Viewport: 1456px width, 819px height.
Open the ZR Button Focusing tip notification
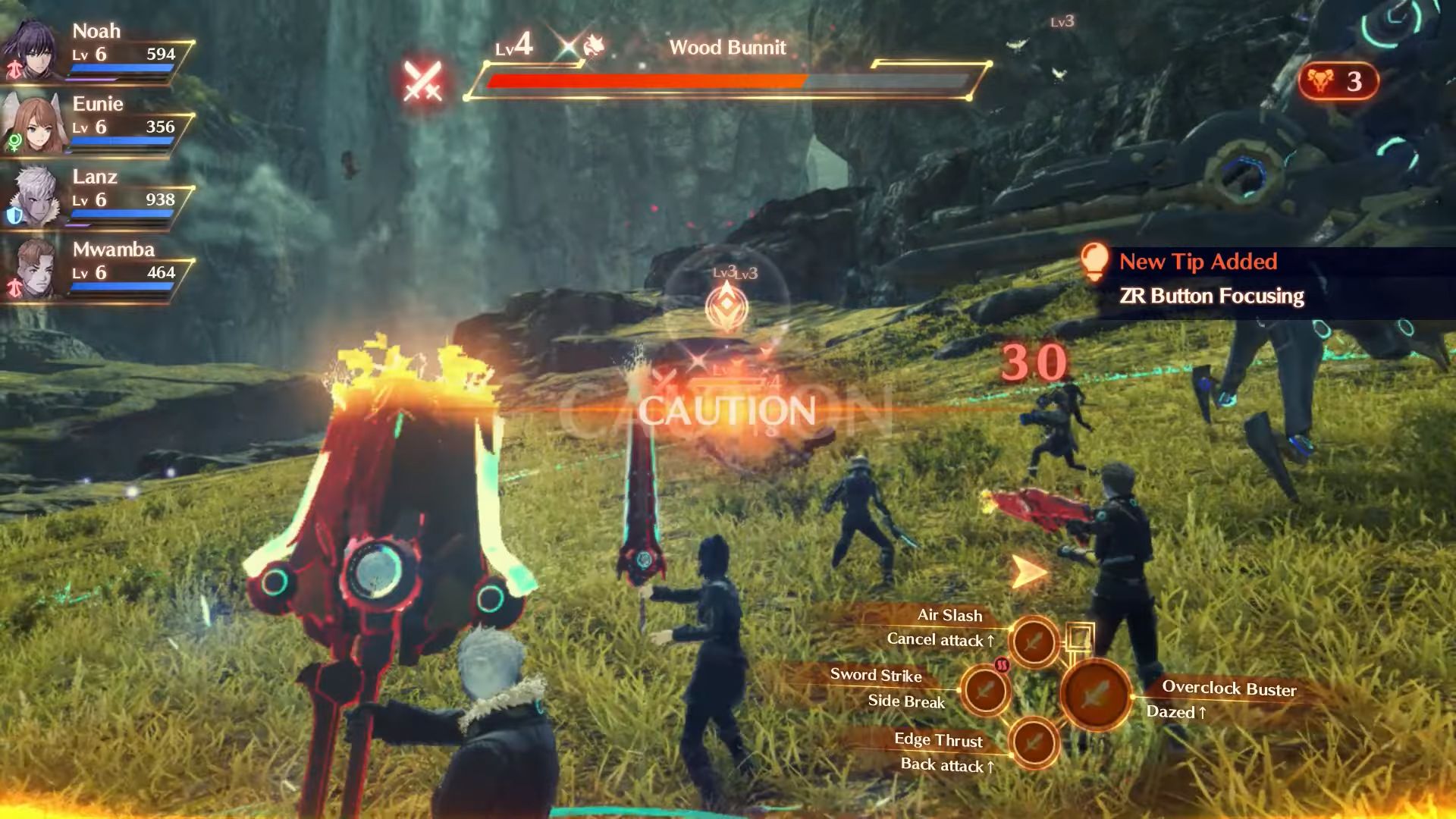click(x=1211, y=296)
